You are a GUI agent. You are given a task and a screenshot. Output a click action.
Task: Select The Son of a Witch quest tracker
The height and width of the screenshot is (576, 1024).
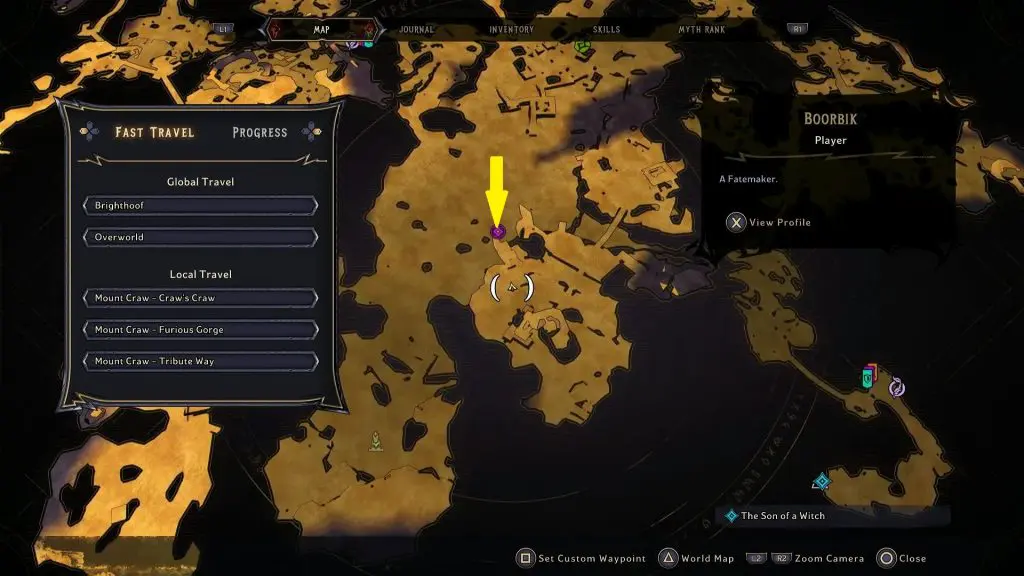783,516
